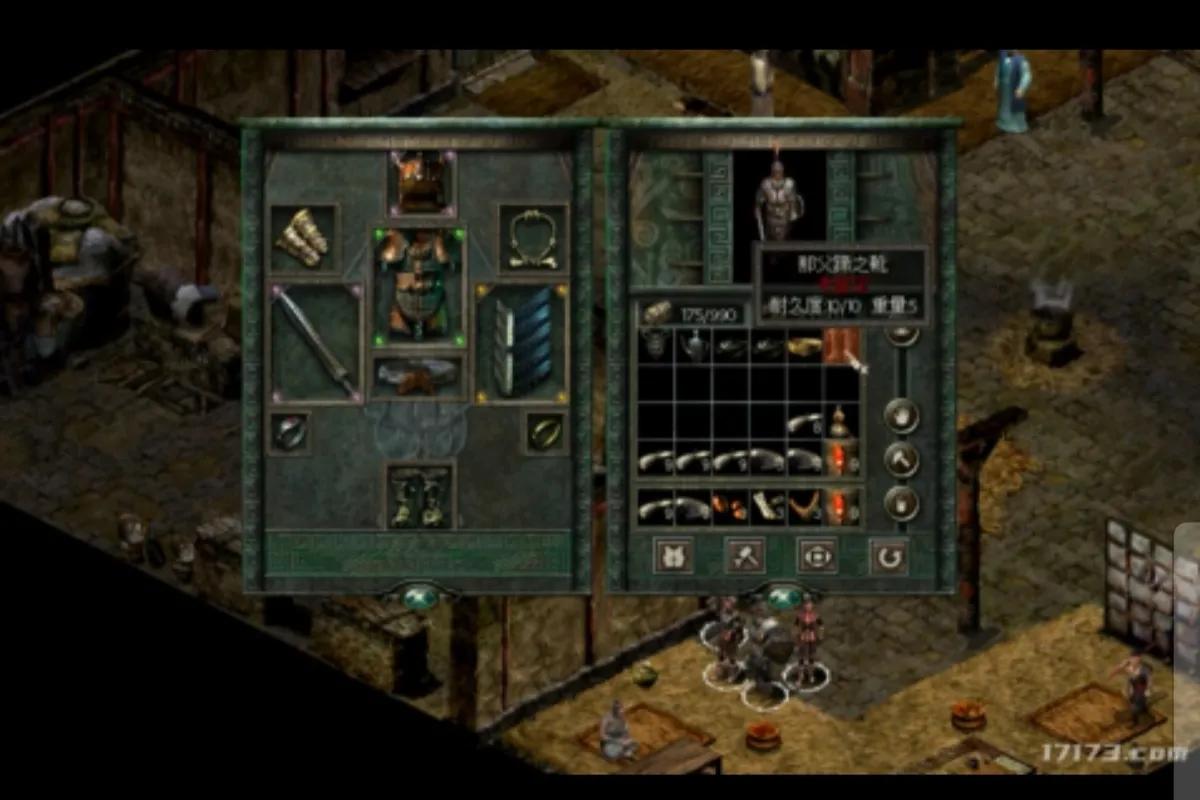Click the armor icon button below backpack
Screen dimensions: 1200x800
click(x=673, y=554)
